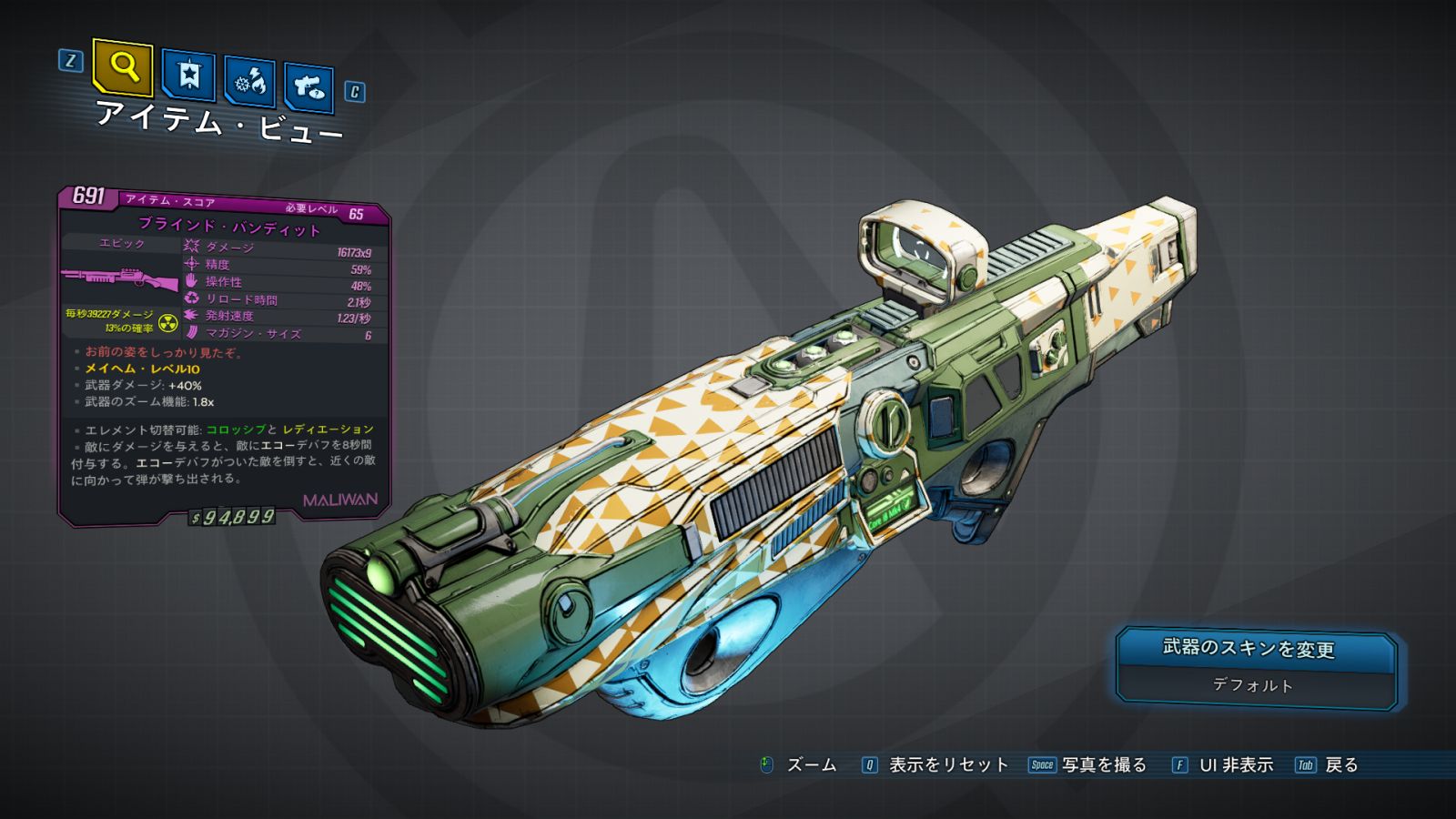
Task: Switch to the gun with question mark tab
Action: (308, 87)
